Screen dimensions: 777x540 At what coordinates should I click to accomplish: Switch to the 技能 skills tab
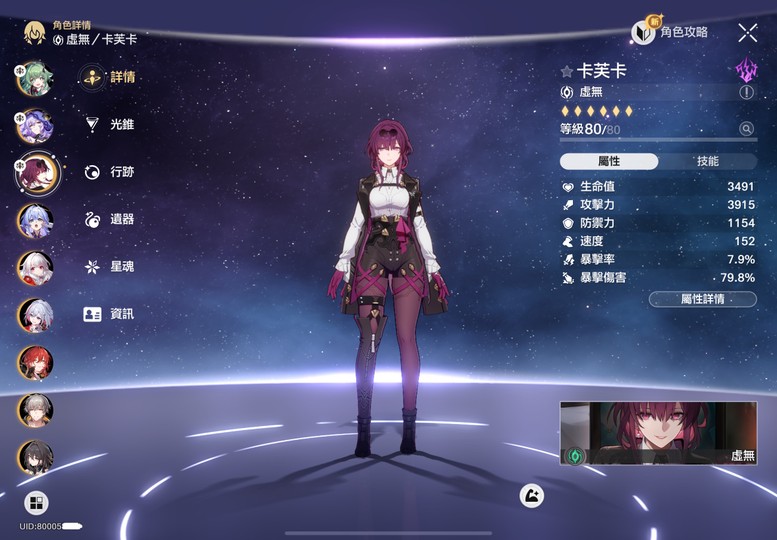(x=707, y=162)
